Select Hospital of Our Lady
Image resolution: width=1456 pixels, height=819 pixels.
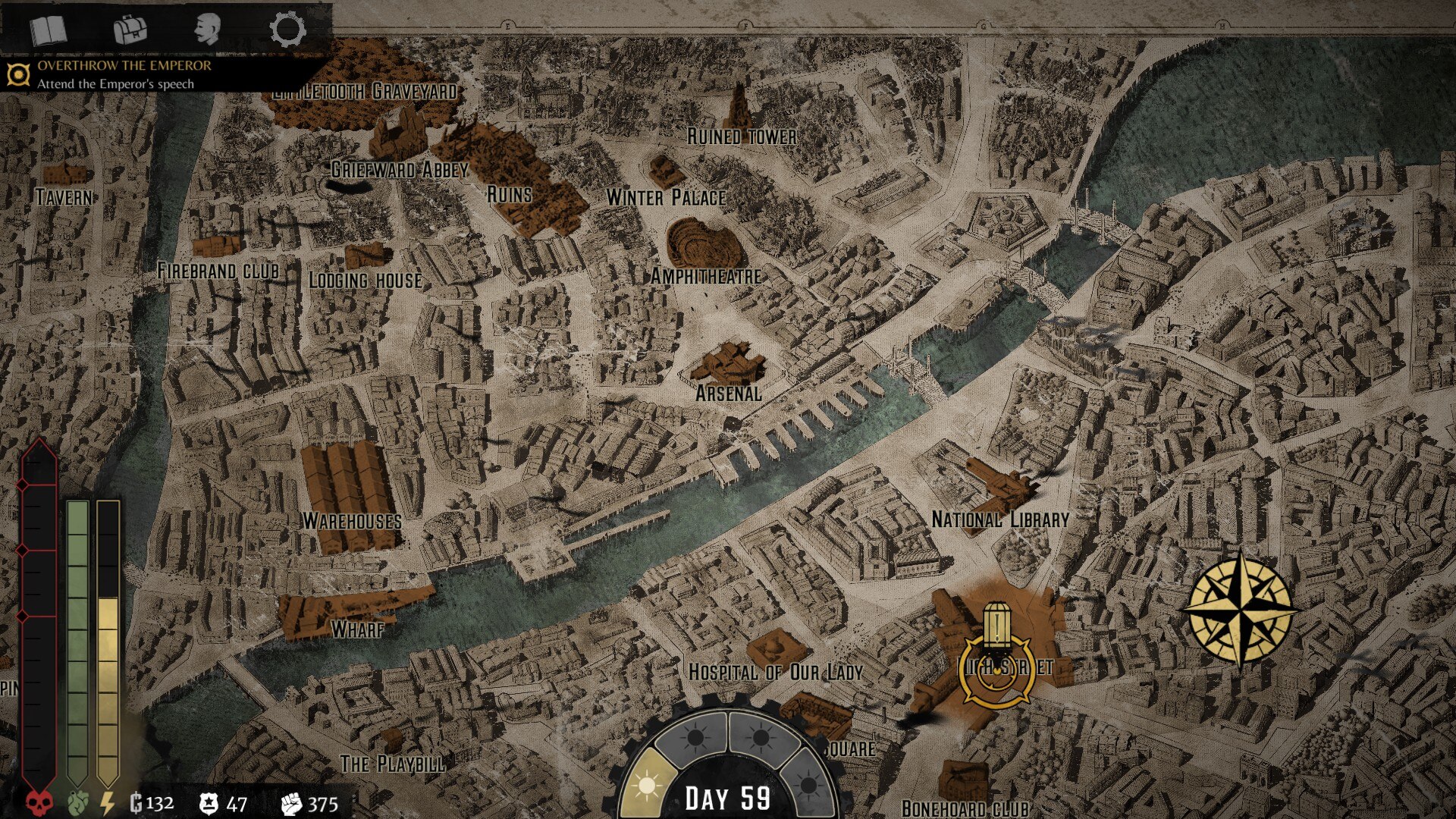pyautogui.click(x=775, y=671)
